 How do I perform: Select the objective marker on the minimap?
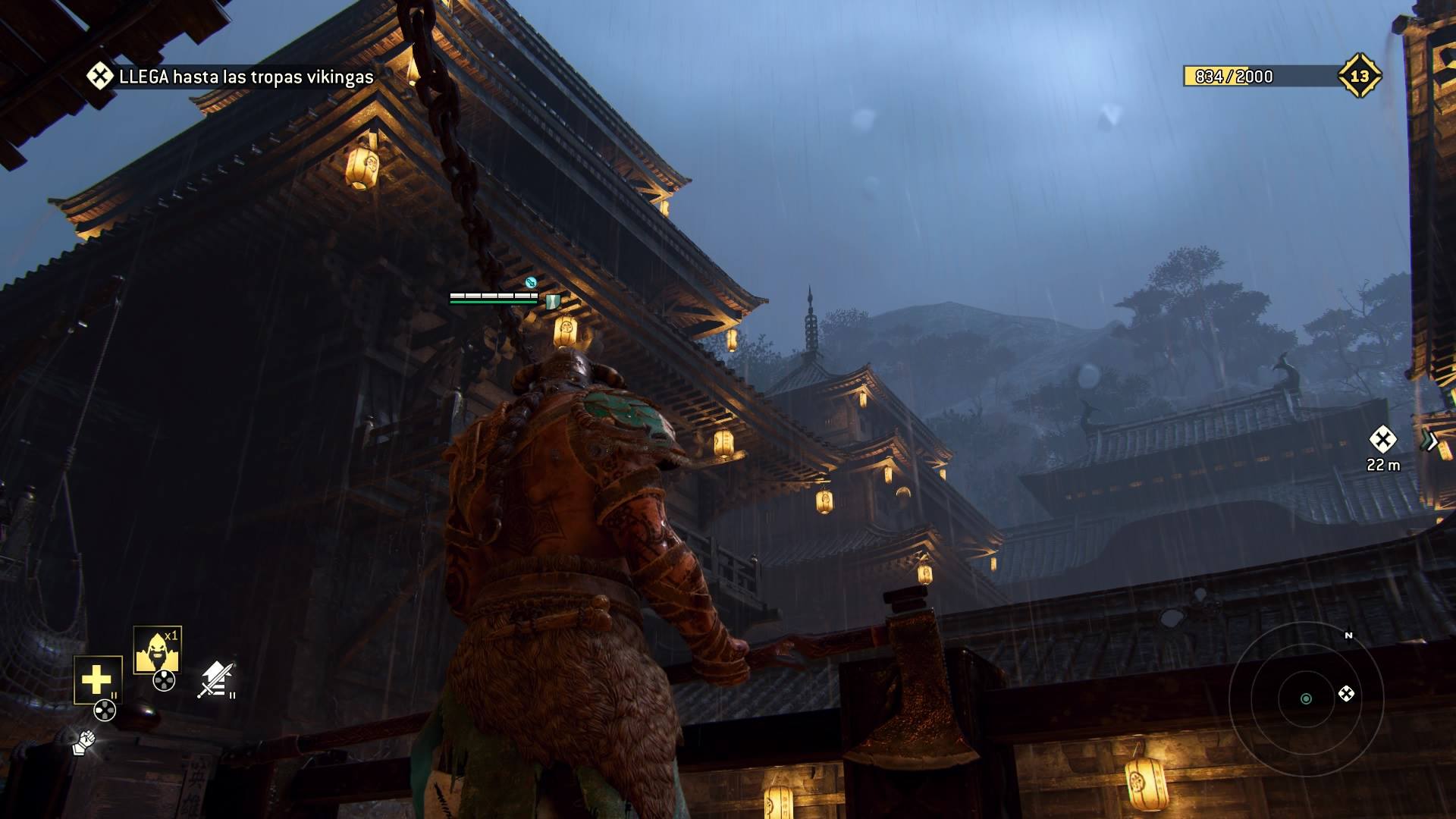pos(1346,694)
